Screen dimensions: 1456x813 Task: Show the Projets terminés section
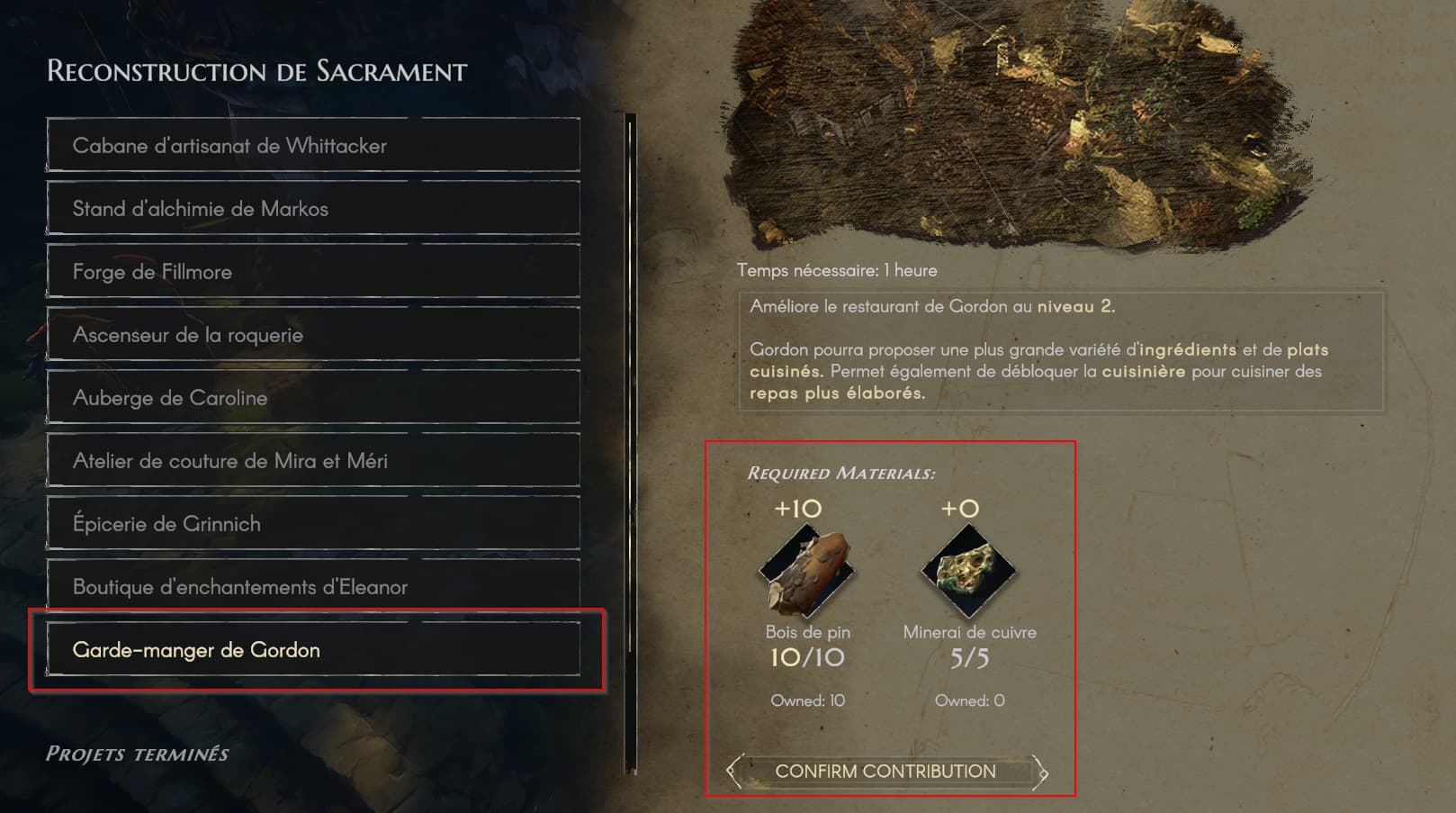(x=138, y=754)
